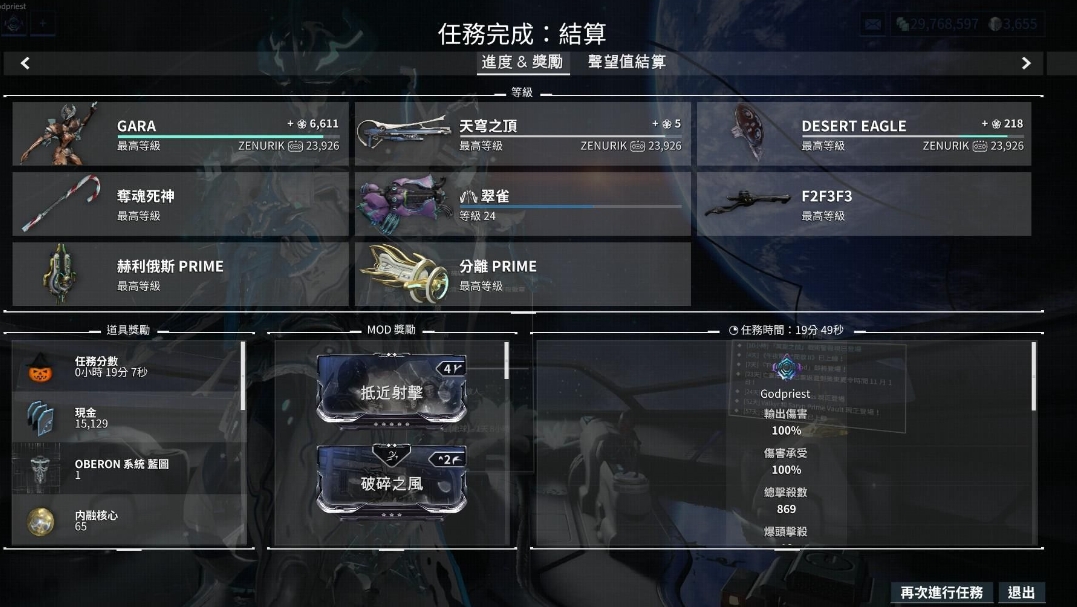This screenshot has height=607, width=1077.
Task: Open the 聲望值結算 tab
Action: 626,62
